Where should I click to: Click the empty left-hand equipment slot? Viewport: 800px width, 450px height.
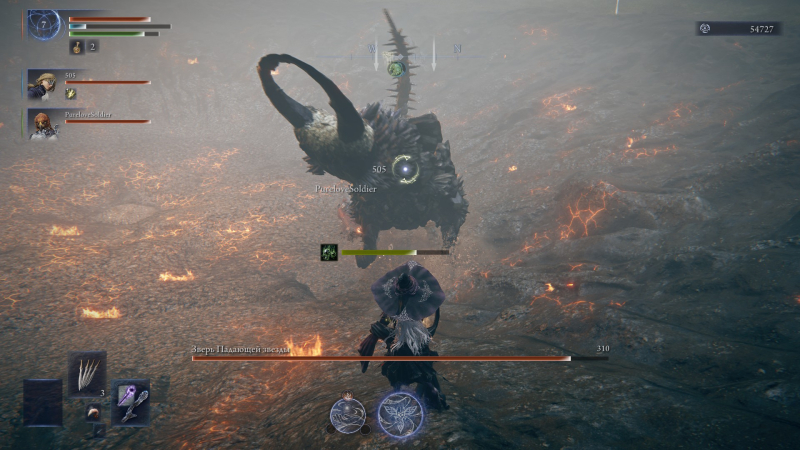click(42, 401)
